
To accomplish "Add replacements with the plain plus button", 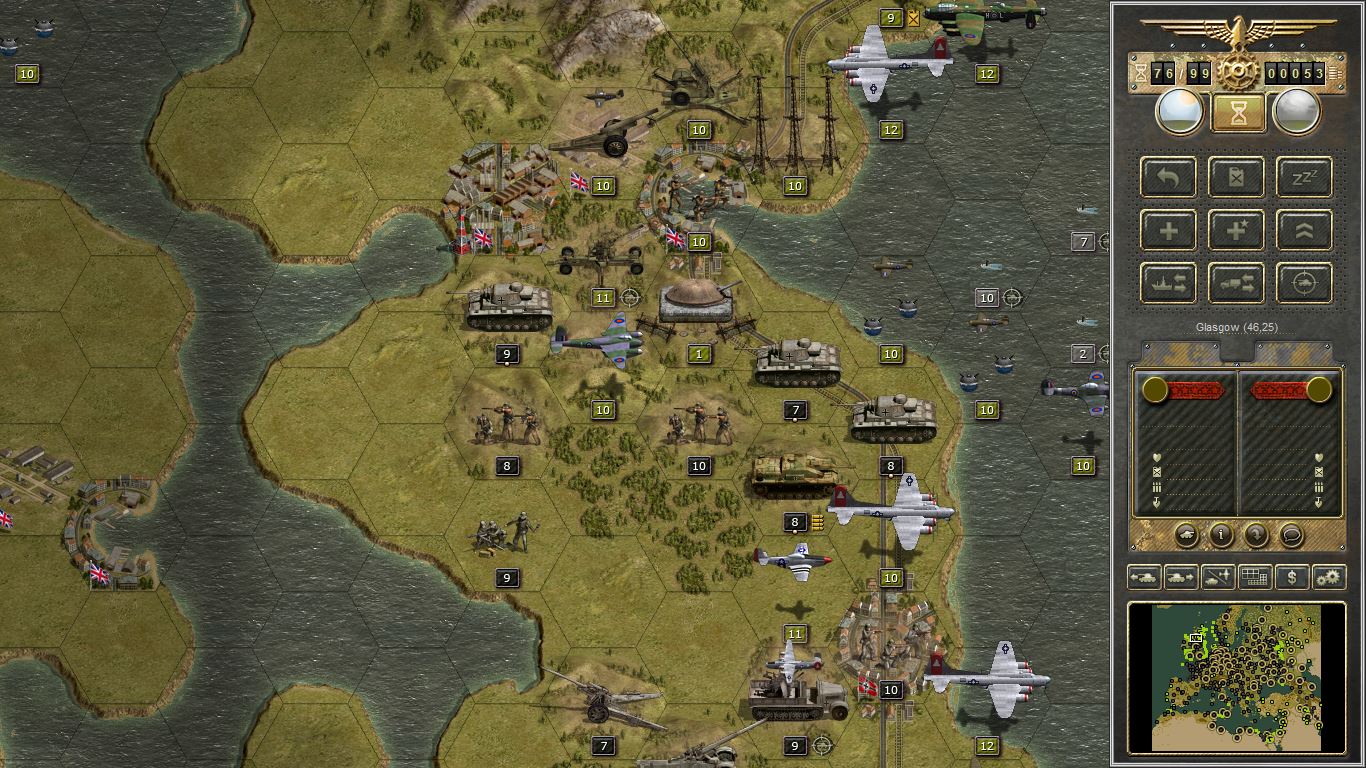I will point(1168,230).
